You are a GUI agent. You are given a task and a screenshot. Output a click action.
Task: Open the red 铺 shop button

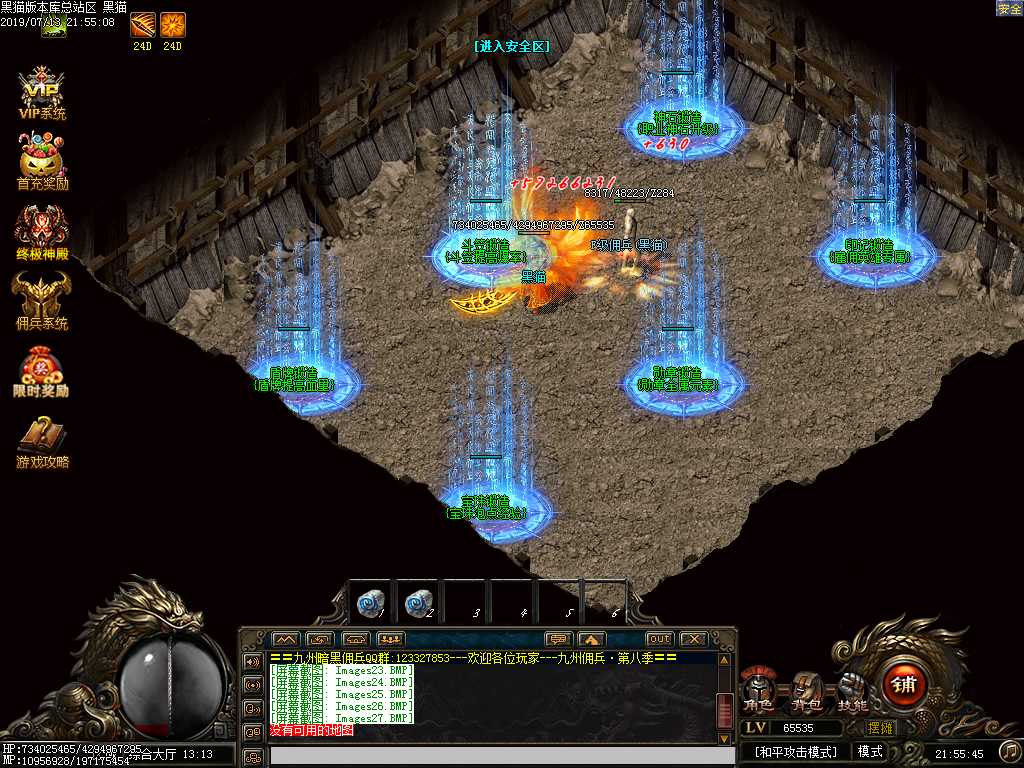coord(904,686)
